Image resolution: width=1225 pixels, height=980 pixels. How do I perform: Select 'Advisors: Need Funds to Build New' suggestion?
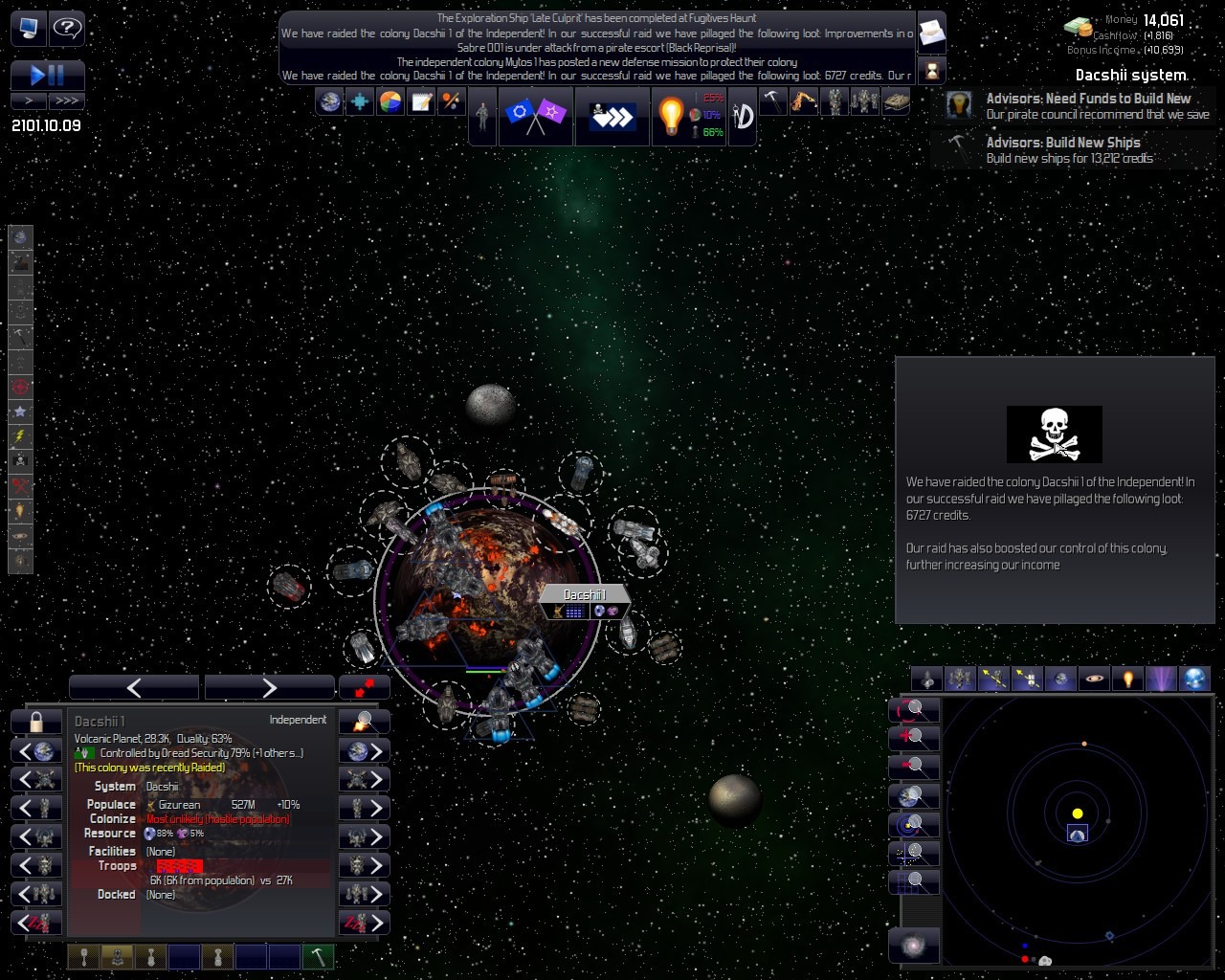[x=1081, y=105]
